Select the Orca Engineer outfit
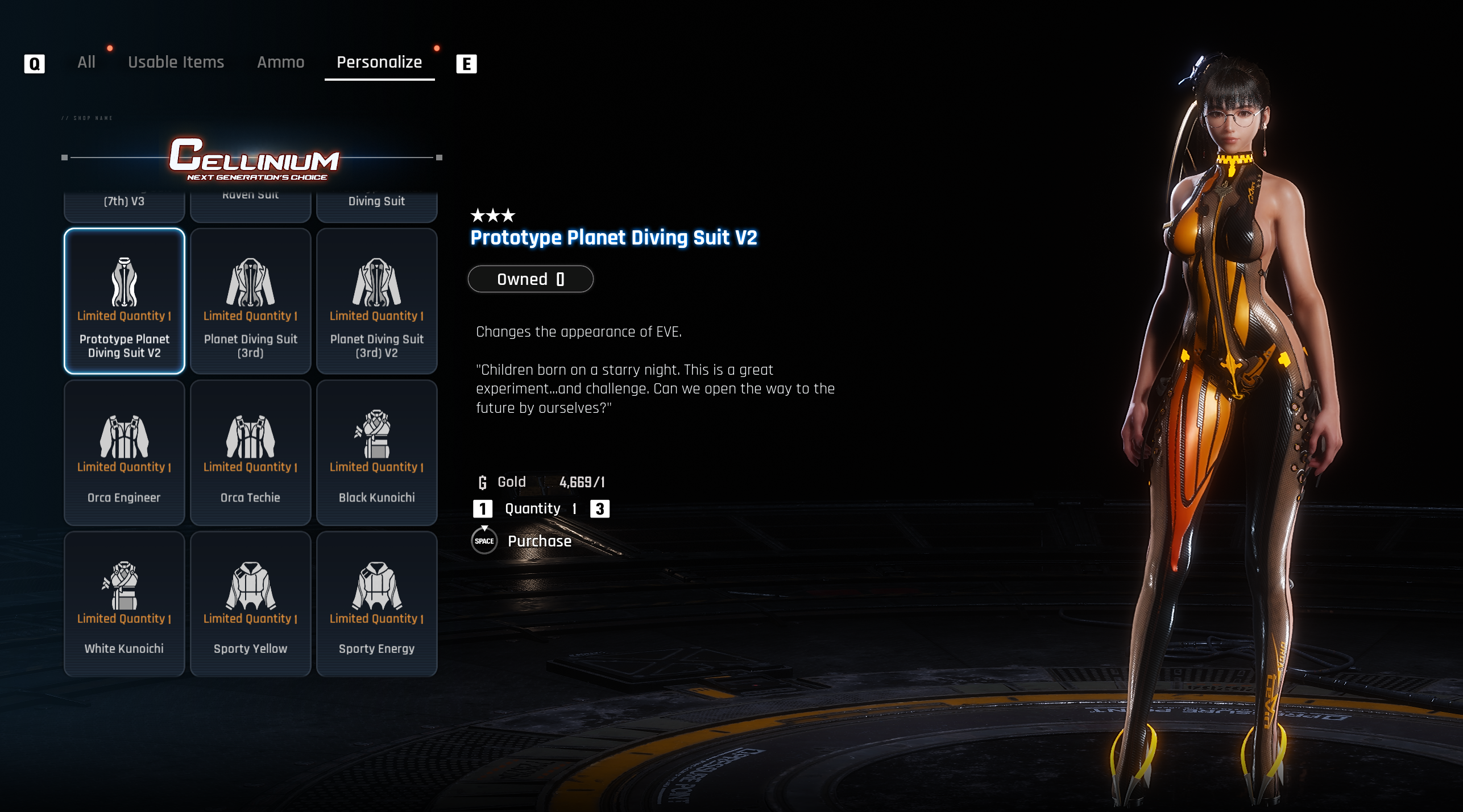Screen dimensions: 1463x812 coord(125,452)
